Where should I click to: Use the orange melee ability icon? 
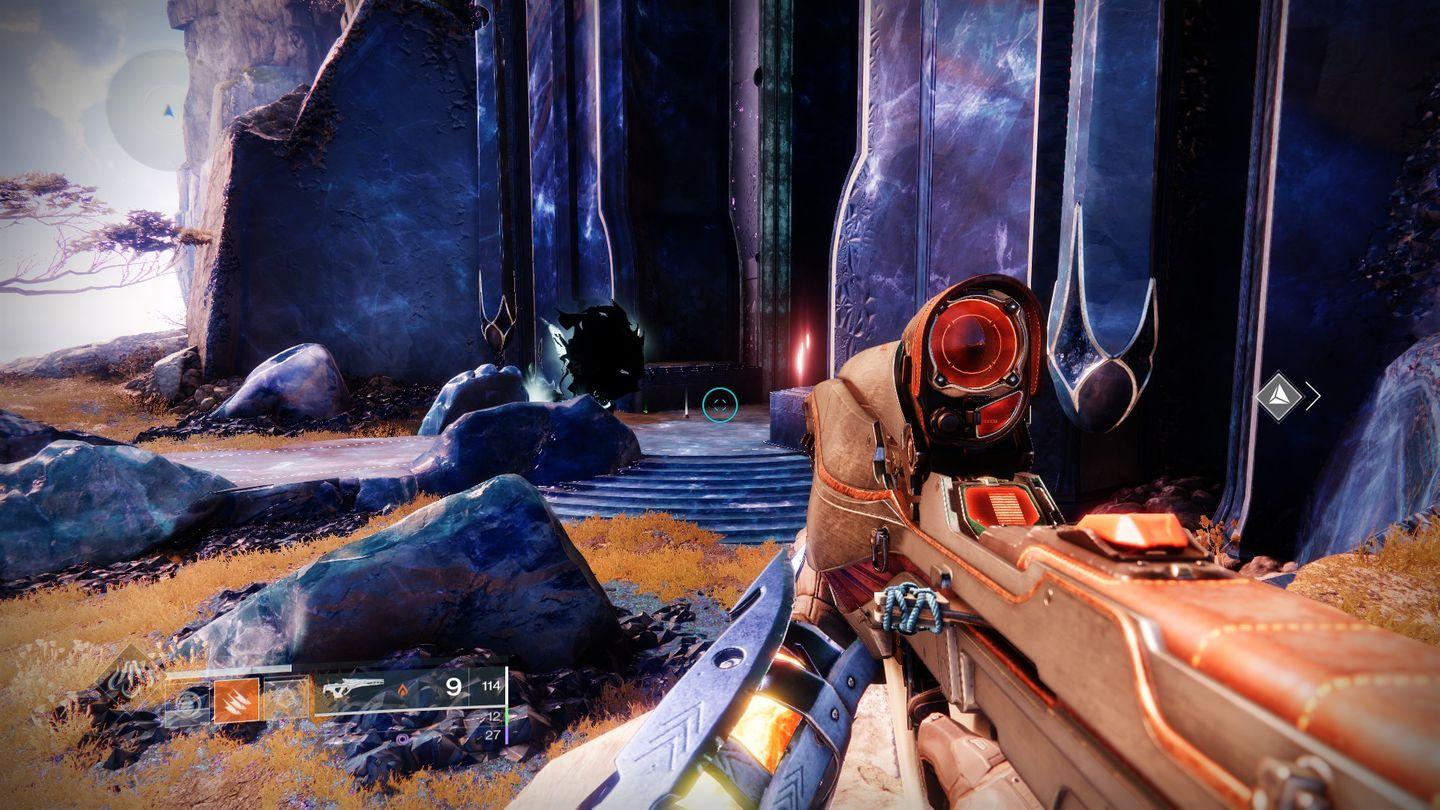pos(236,700)
